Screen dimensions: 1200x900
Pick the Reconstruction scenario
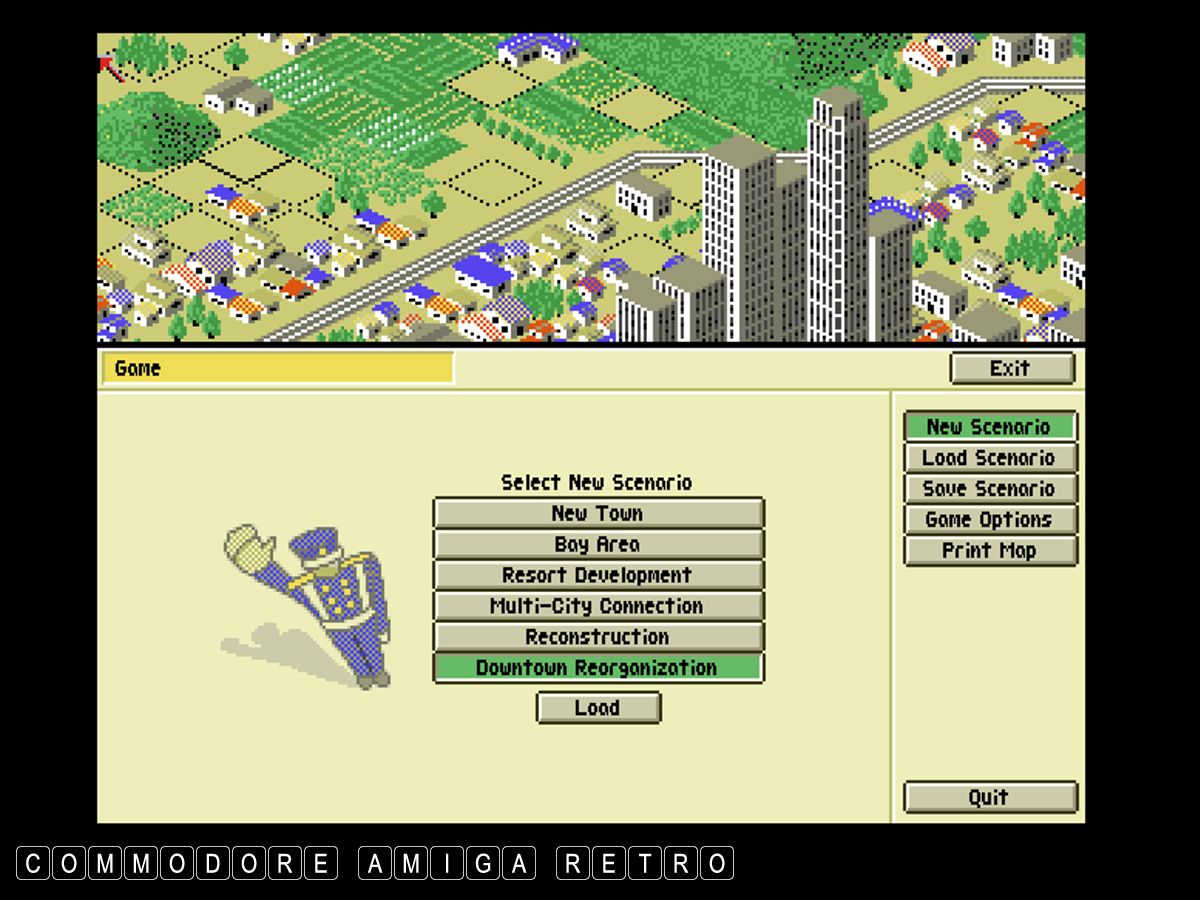click(x=597, y=637)
